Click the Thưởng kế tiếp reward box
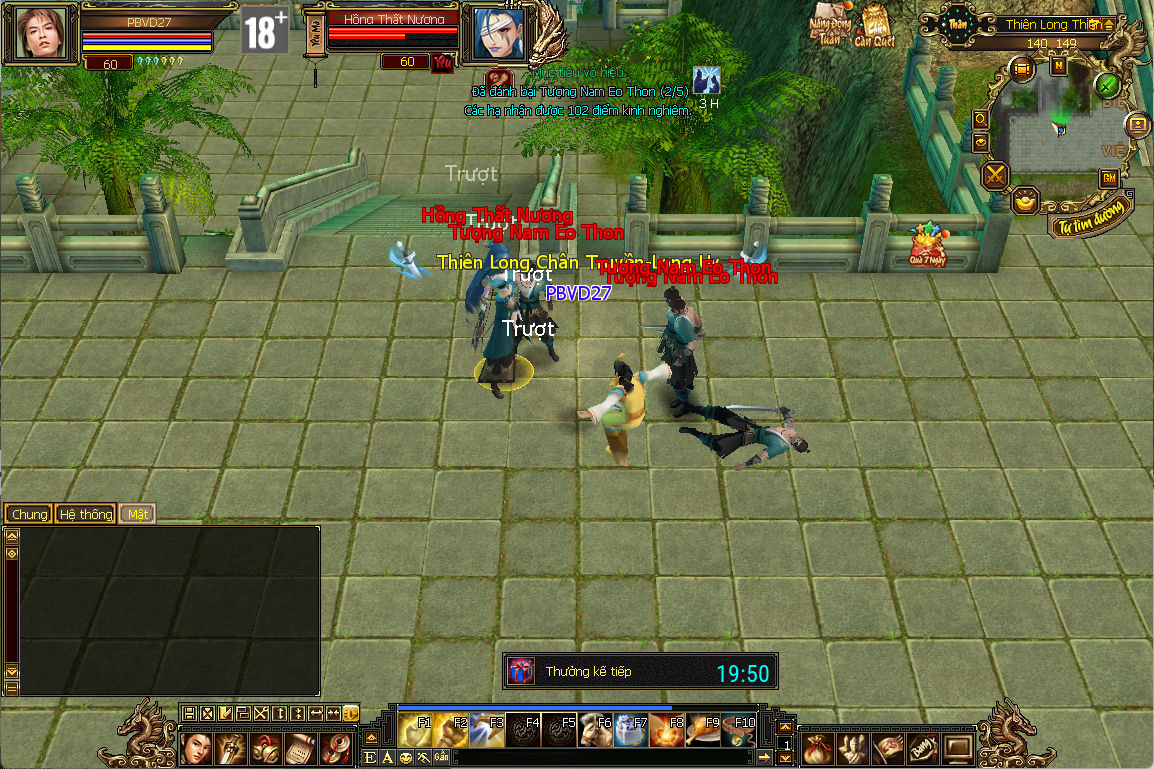1154x769 pixels. click(522, 671)
